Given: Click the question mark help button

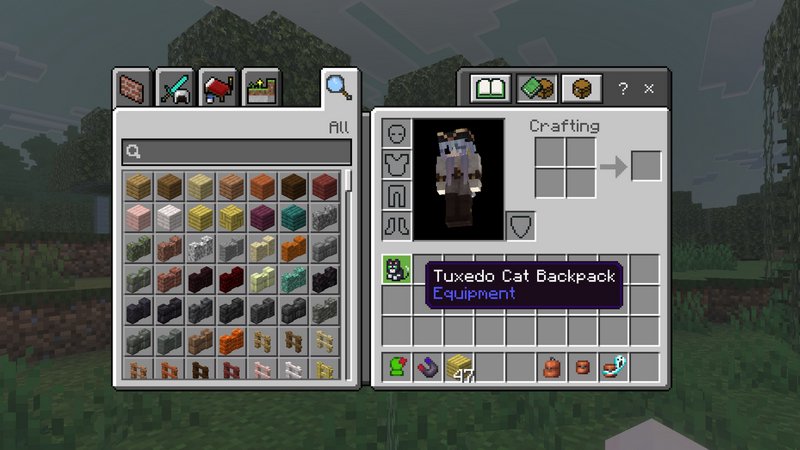Looking at the screenshot, I should coord(623,89).
